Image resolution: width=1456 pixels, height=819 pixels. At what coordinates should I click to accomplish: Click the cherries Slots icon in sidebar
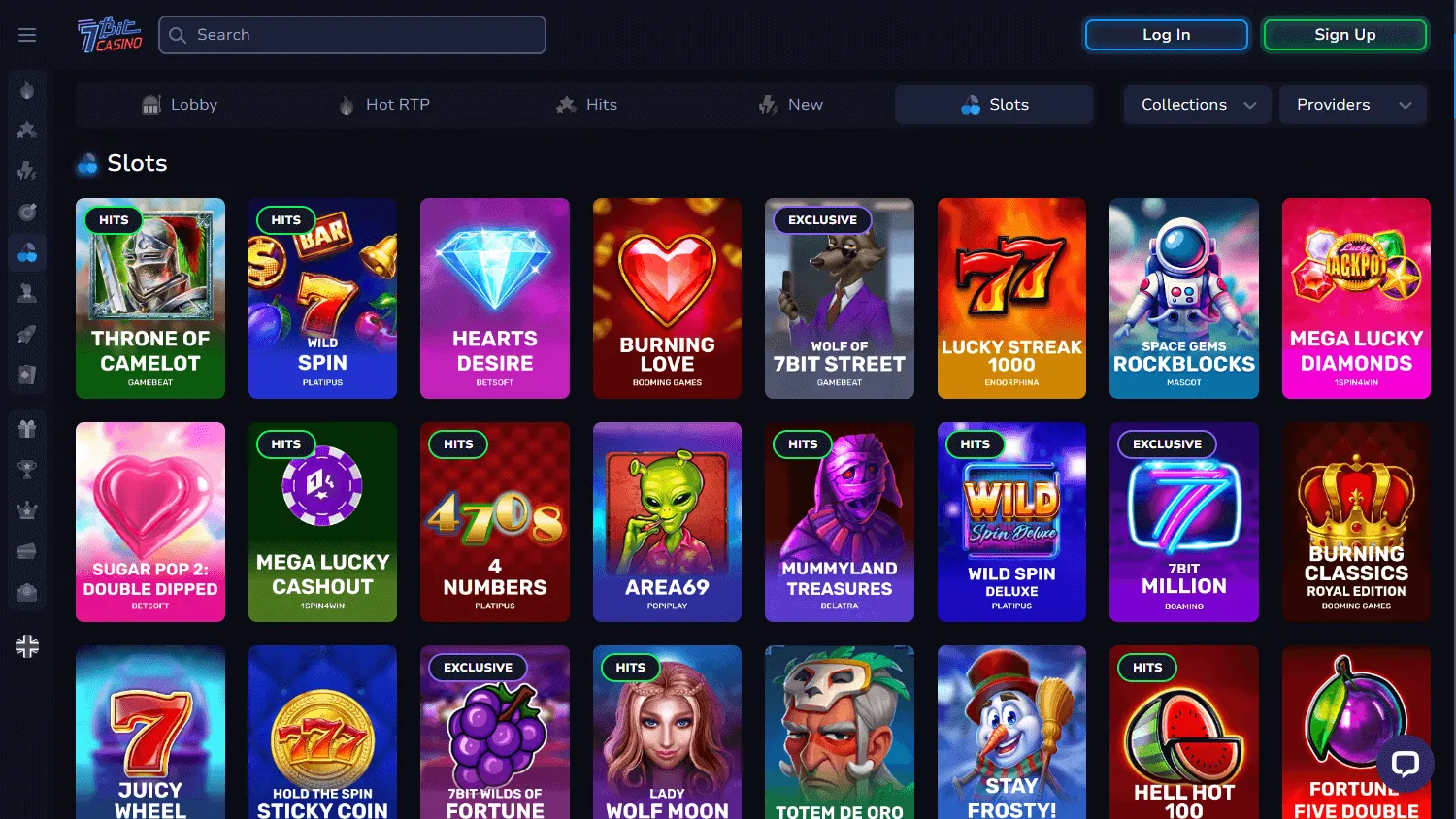pyautogui.click(x=27, y=251)
